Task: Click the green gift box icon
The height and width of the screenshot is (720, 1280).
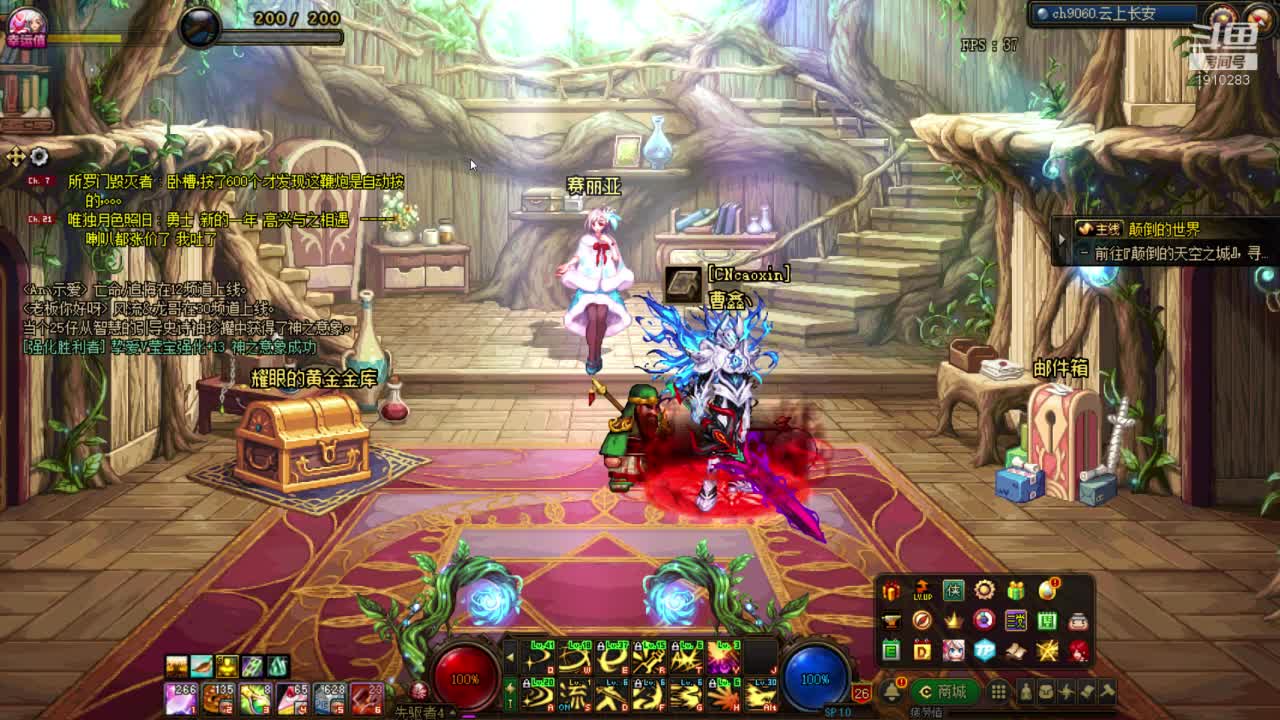Action: (x=1016, y=590)
